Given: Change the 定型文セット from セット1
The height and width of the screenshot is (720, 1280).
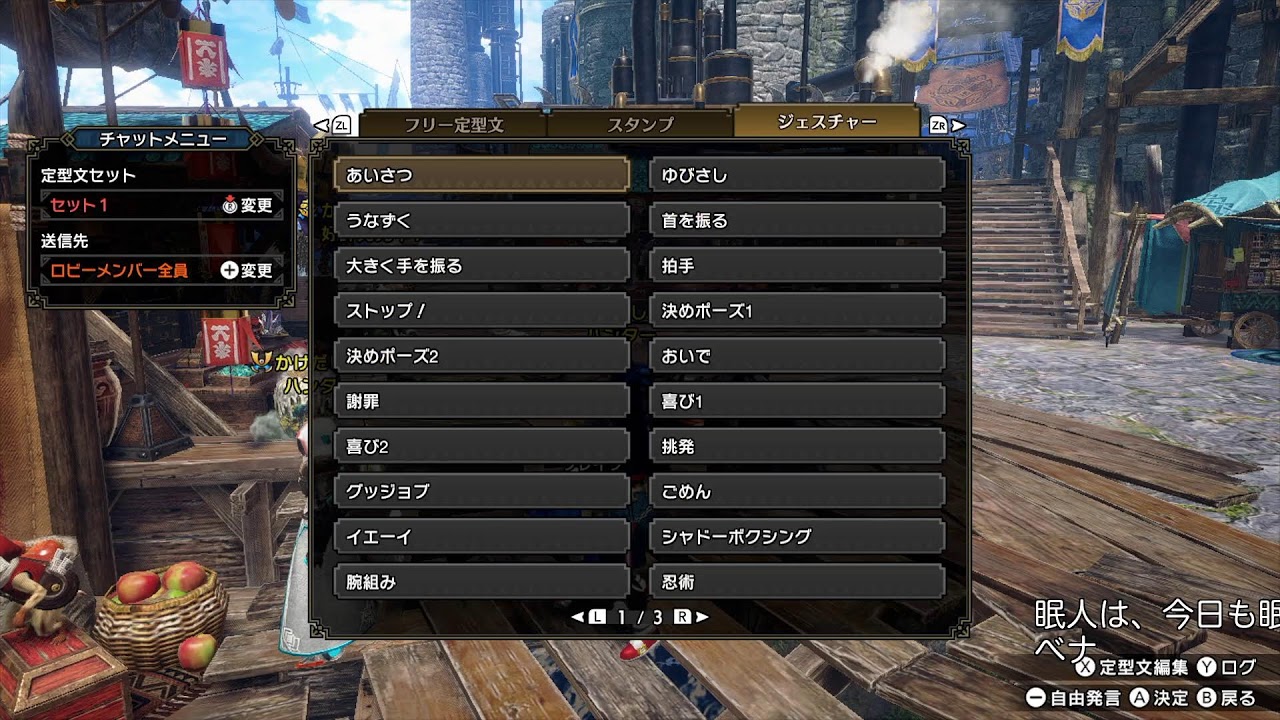Looking at the screenshot, I should tap(247, 206).
